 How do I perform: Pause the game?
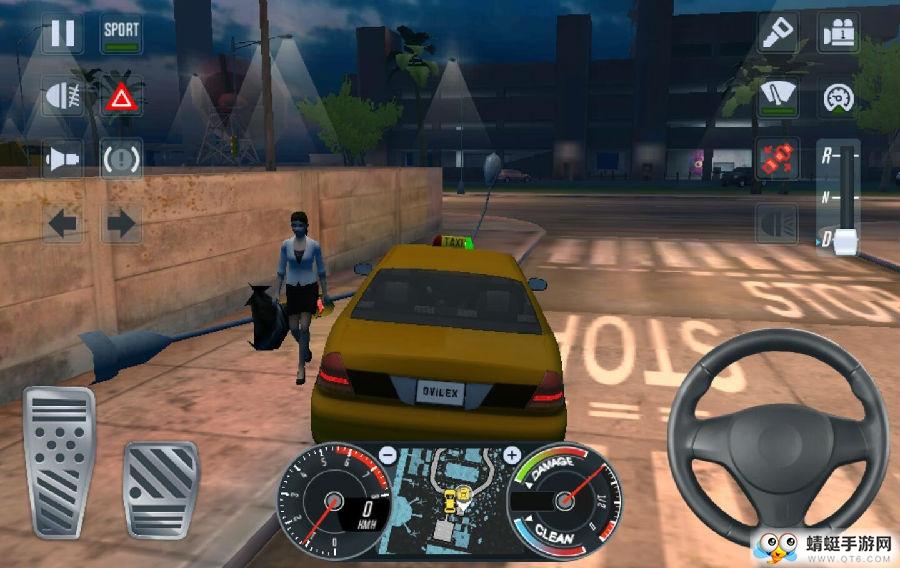coord(62,33)
